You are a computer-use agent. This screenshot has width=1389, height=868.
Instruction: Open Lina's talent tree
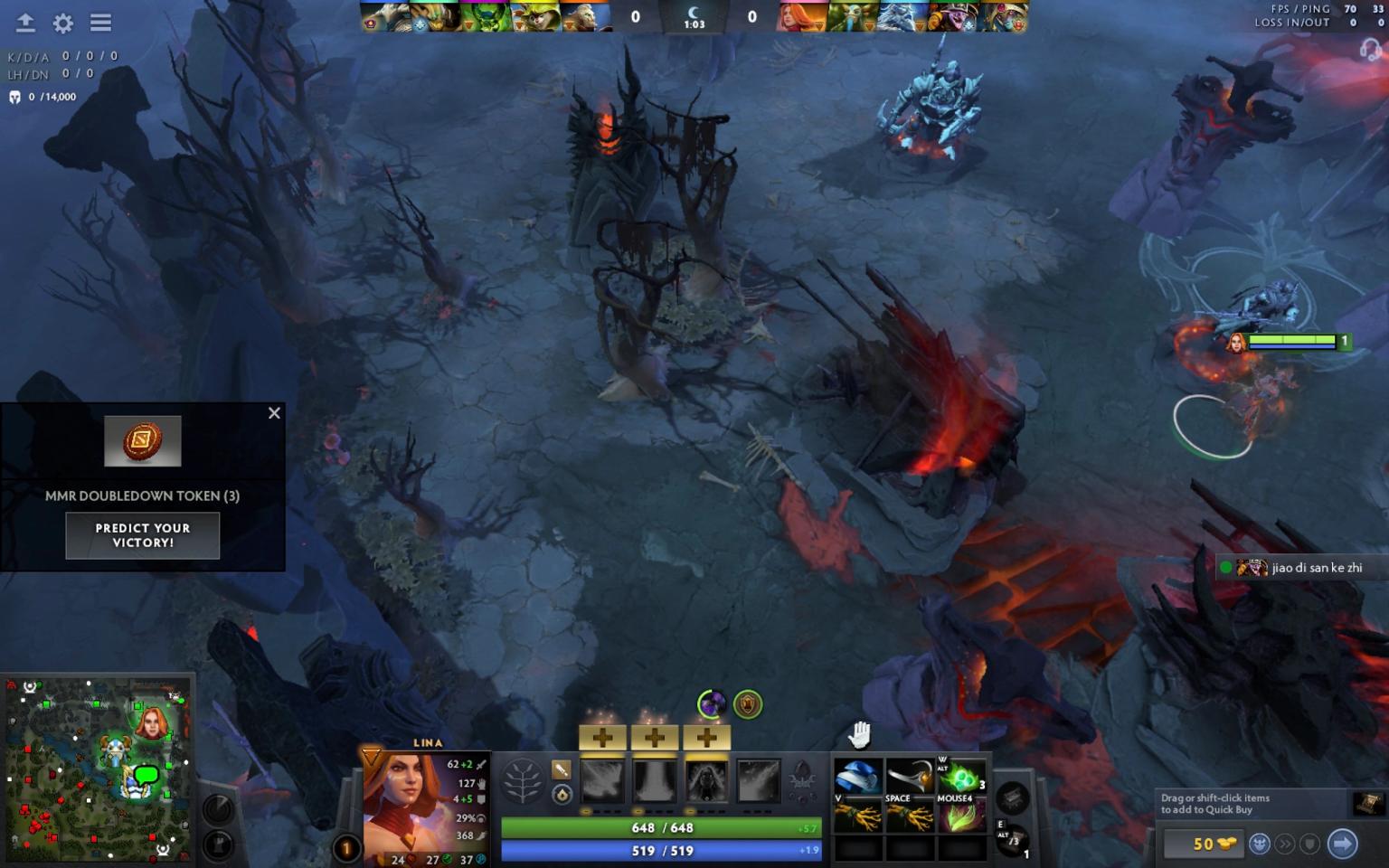[x=522, y=784]
